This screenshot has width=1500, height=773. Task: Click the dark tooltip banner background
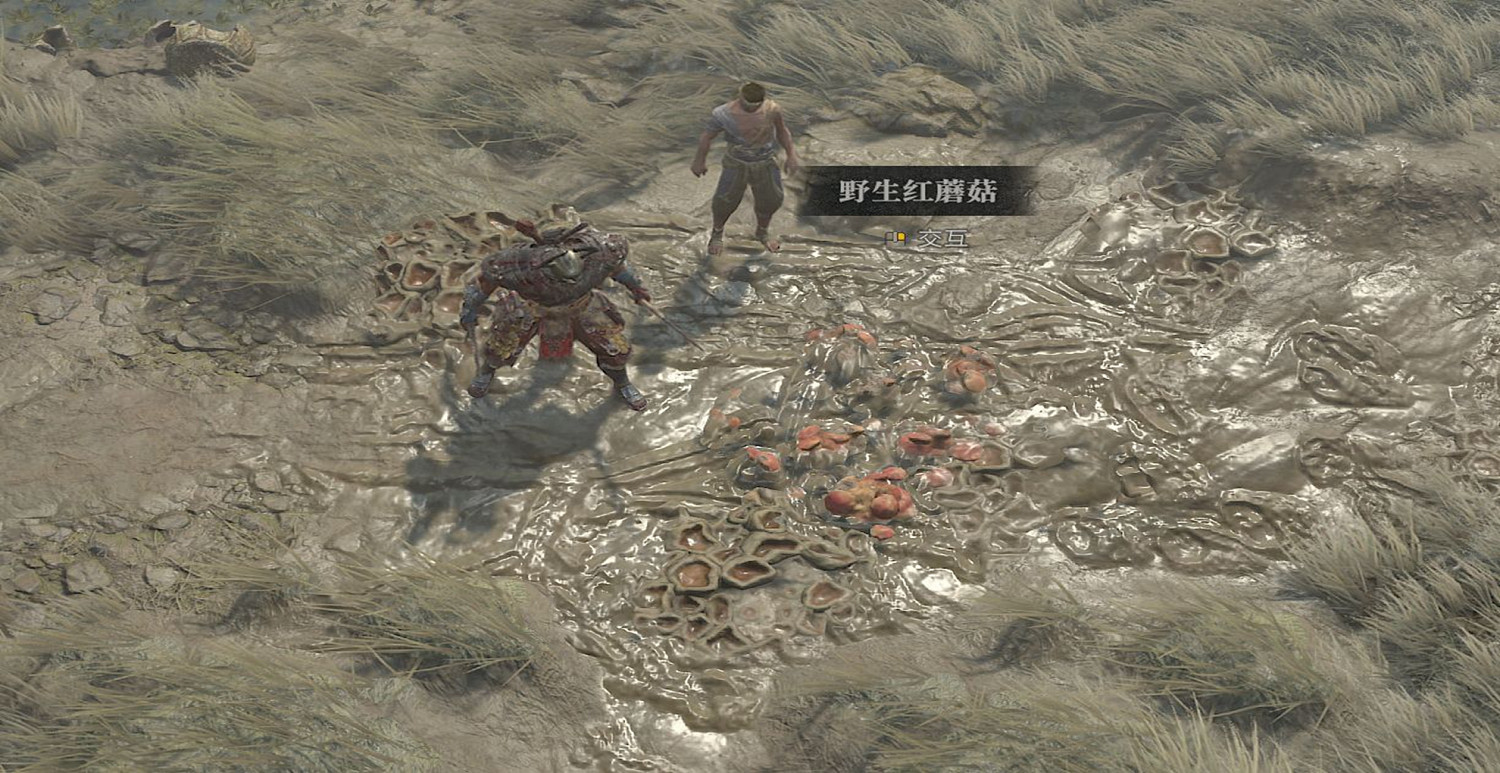[912, 191]
